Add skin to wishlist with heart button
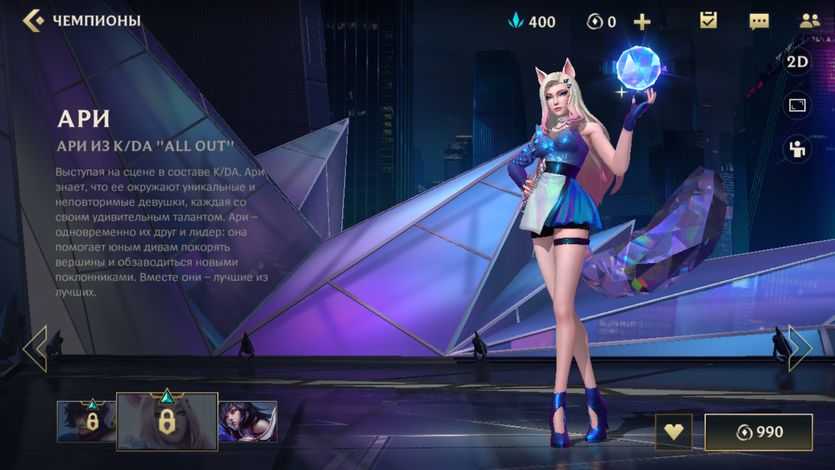The image size is (835, 470). point(673,432)
